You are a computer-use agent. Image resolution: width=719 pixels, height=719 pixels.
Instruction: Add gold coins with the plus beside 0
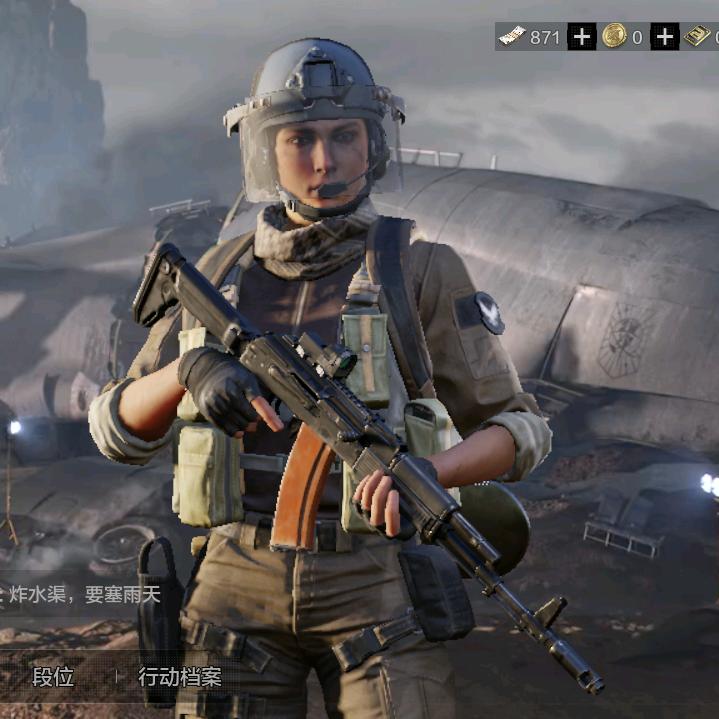tap(665, 37)
